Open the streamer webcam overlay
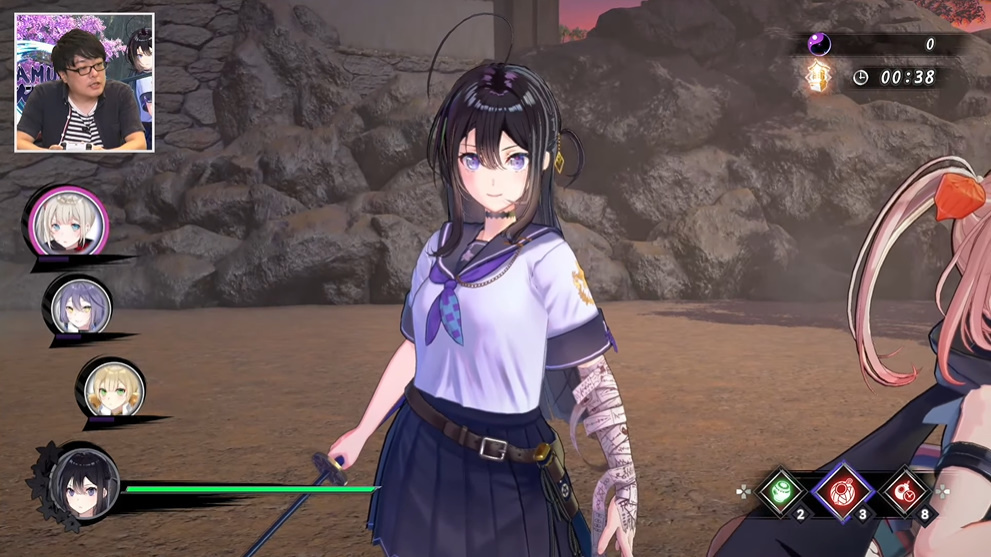Image resolution: width=991 pixels, height=557 pixels. click(x=84, y=82)
